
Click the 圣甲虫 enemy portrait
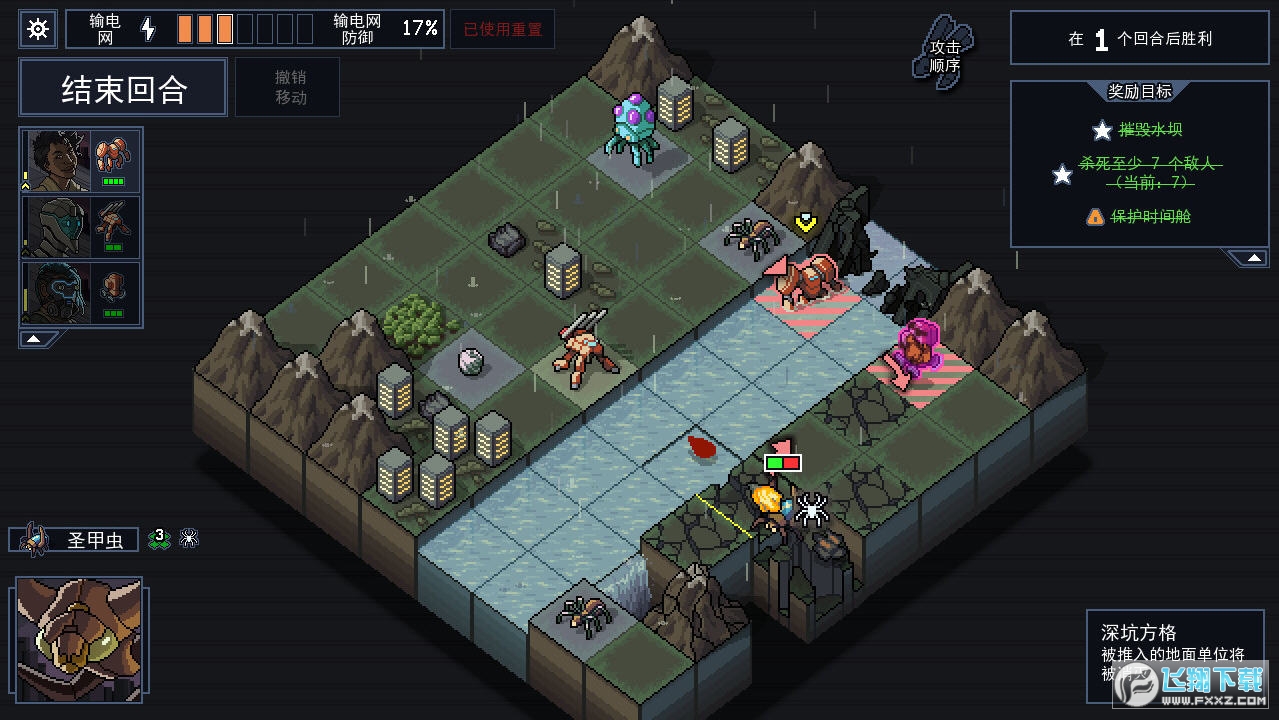pyautogui.click(x=79, y=637)
